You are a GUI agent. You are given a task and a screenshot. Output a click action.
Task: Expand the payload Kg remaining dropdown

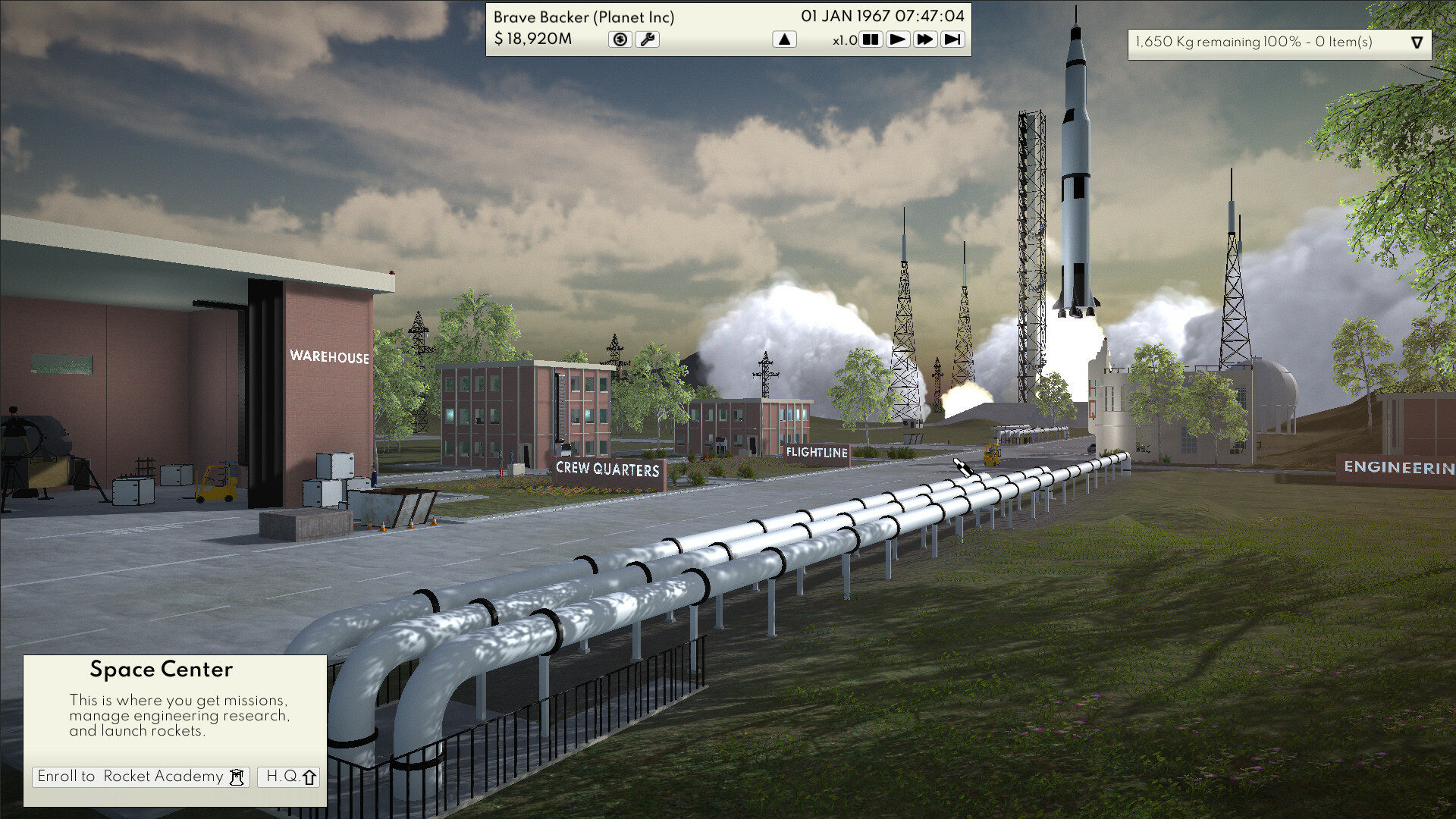pyautogui.click(x=1417, y=42)
